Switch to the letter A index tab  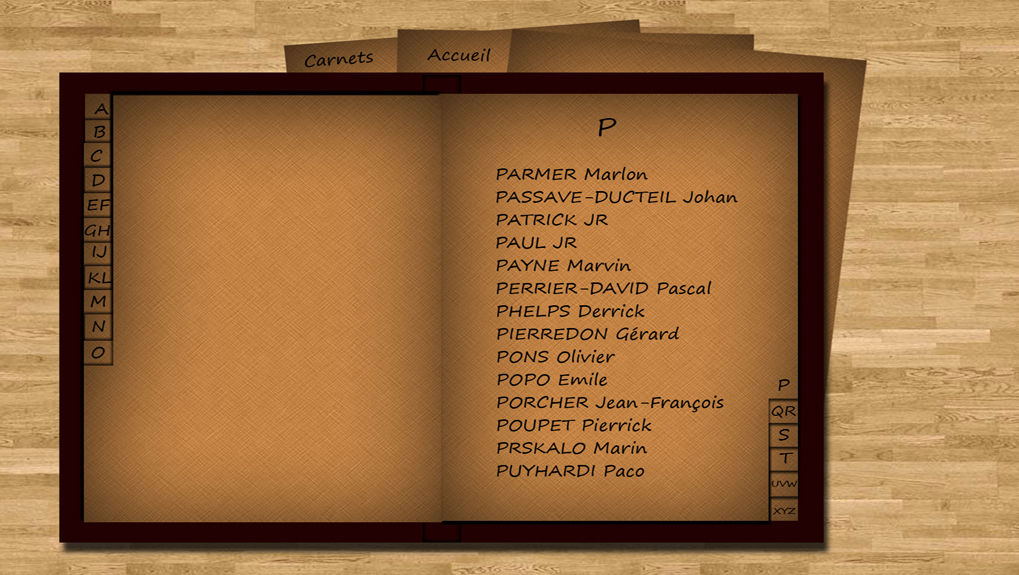tap(99, 108)
